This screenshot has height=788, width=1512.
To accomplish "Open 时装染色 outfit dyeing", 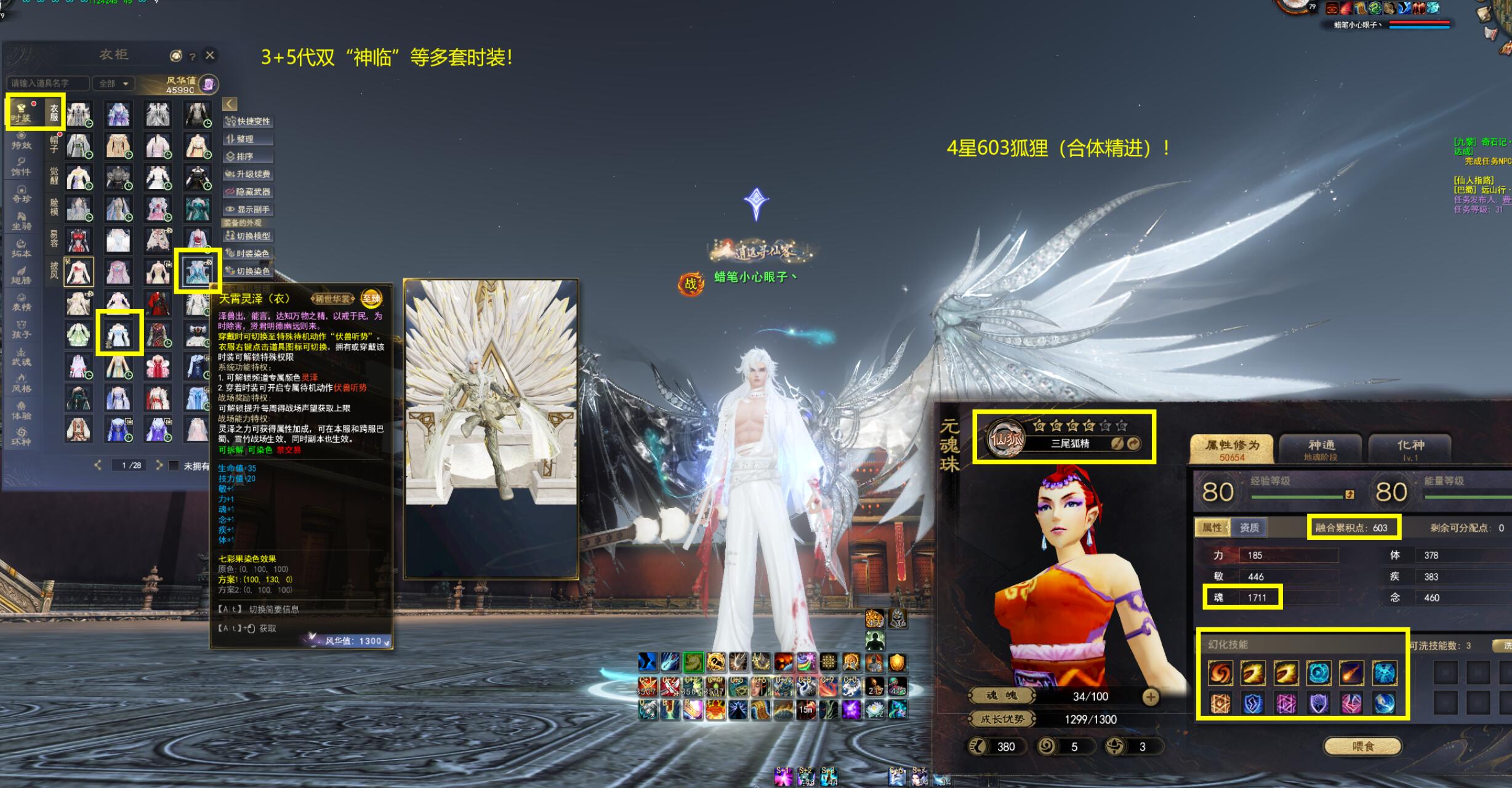I will pyautogui.click(x=248, y=253).
